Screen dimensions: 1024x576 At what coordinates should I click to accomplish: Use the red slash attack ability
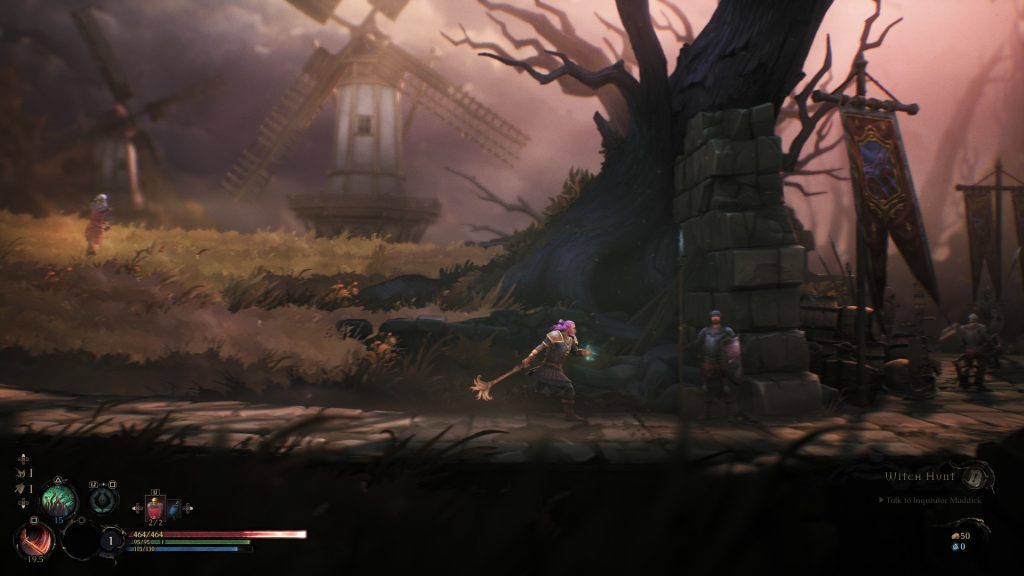[x=35, y=541]
